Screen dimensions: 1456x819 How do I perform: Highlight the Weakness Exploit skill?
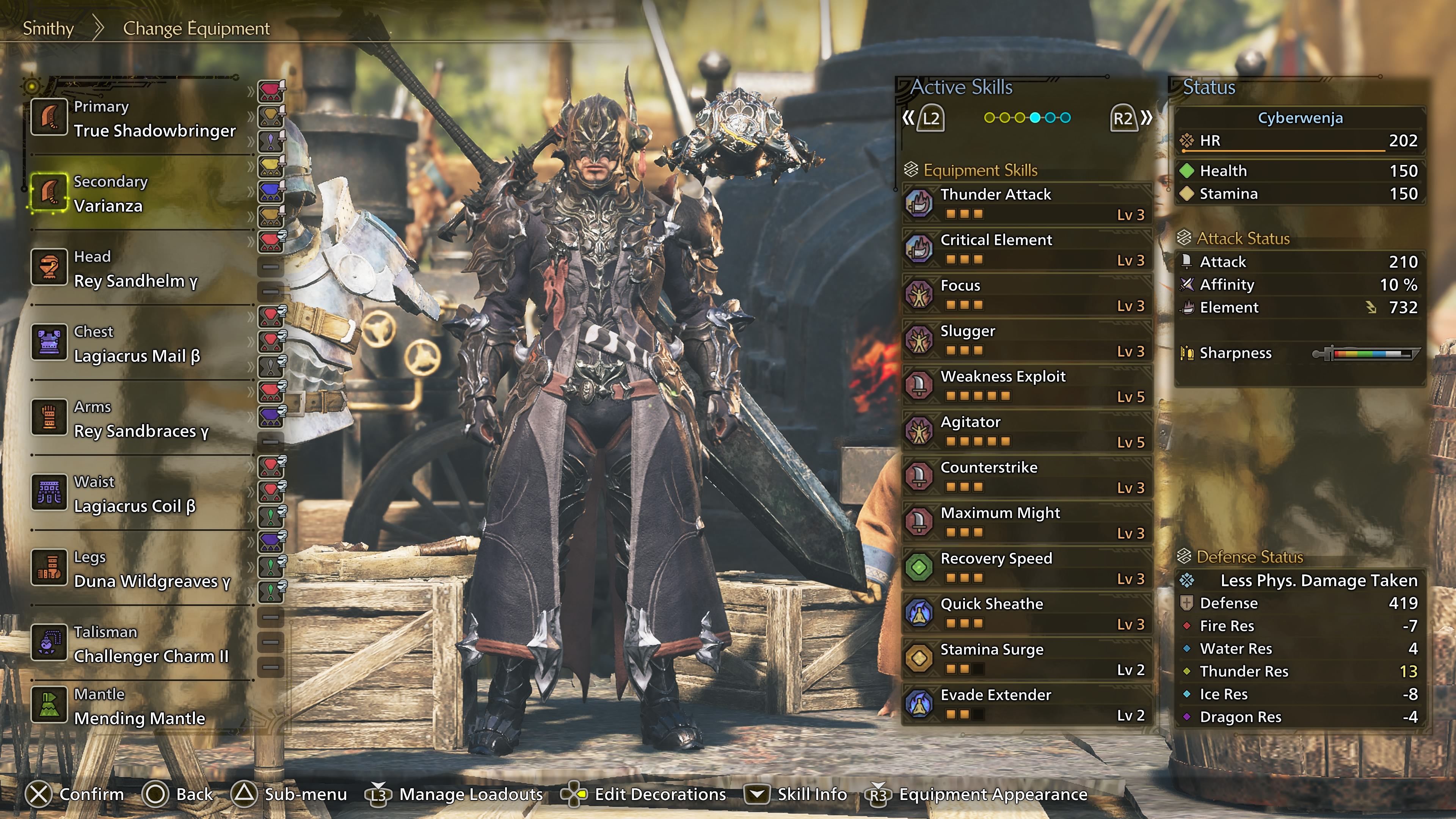[1026, 386]
